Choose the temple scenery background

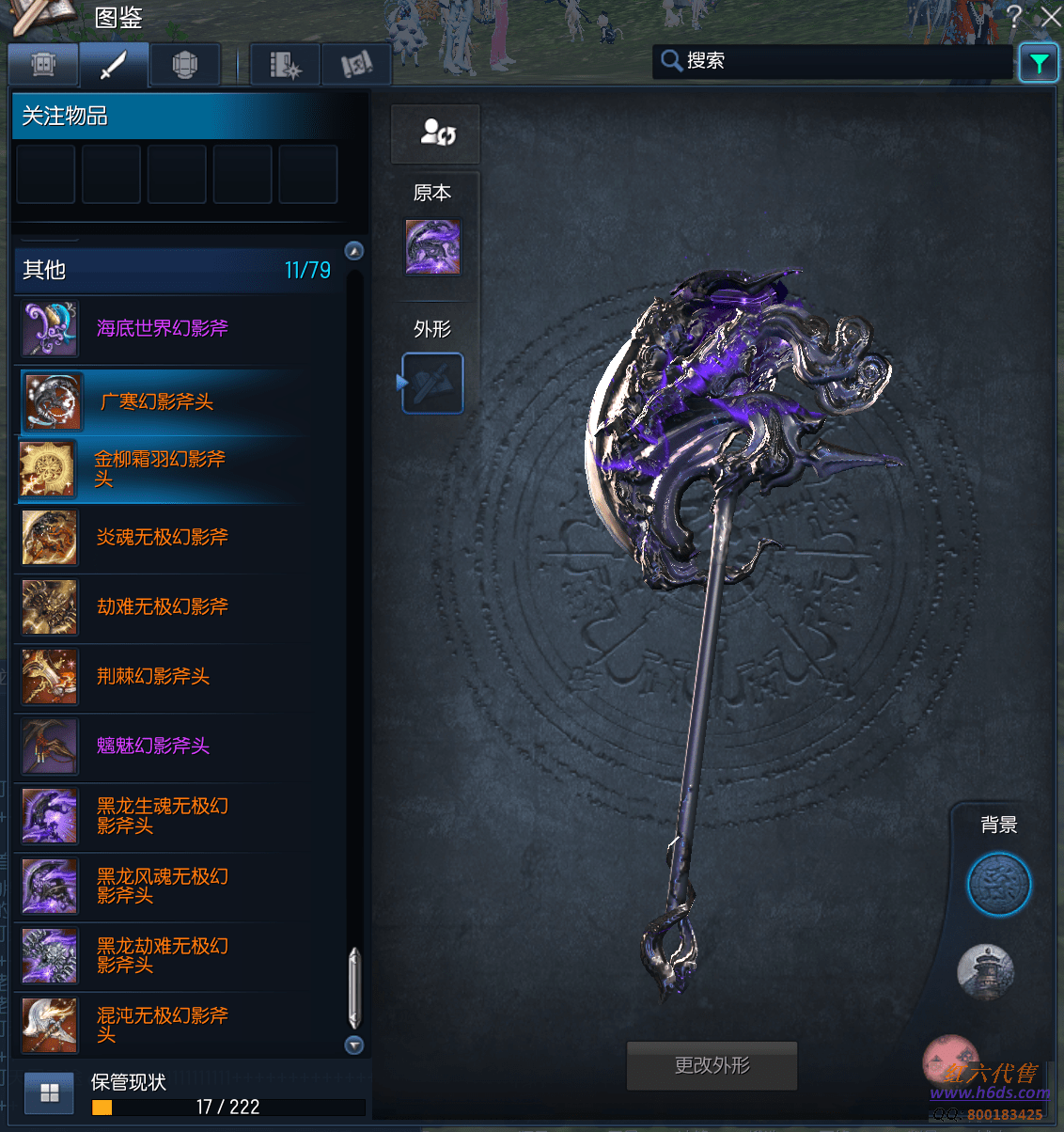(x=985, y=972)
